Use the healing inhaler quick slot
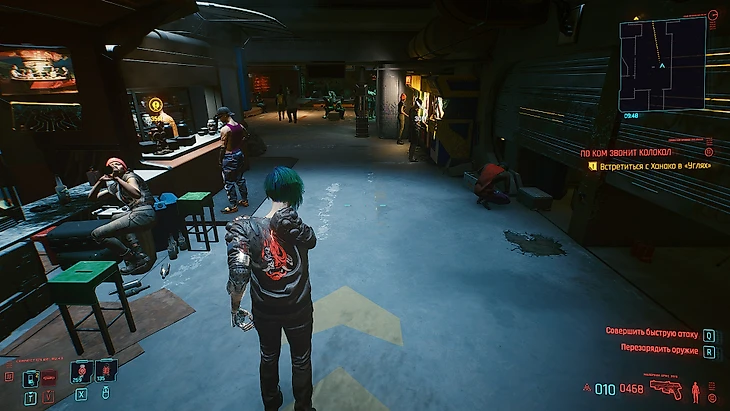 [x=81, y=372]
